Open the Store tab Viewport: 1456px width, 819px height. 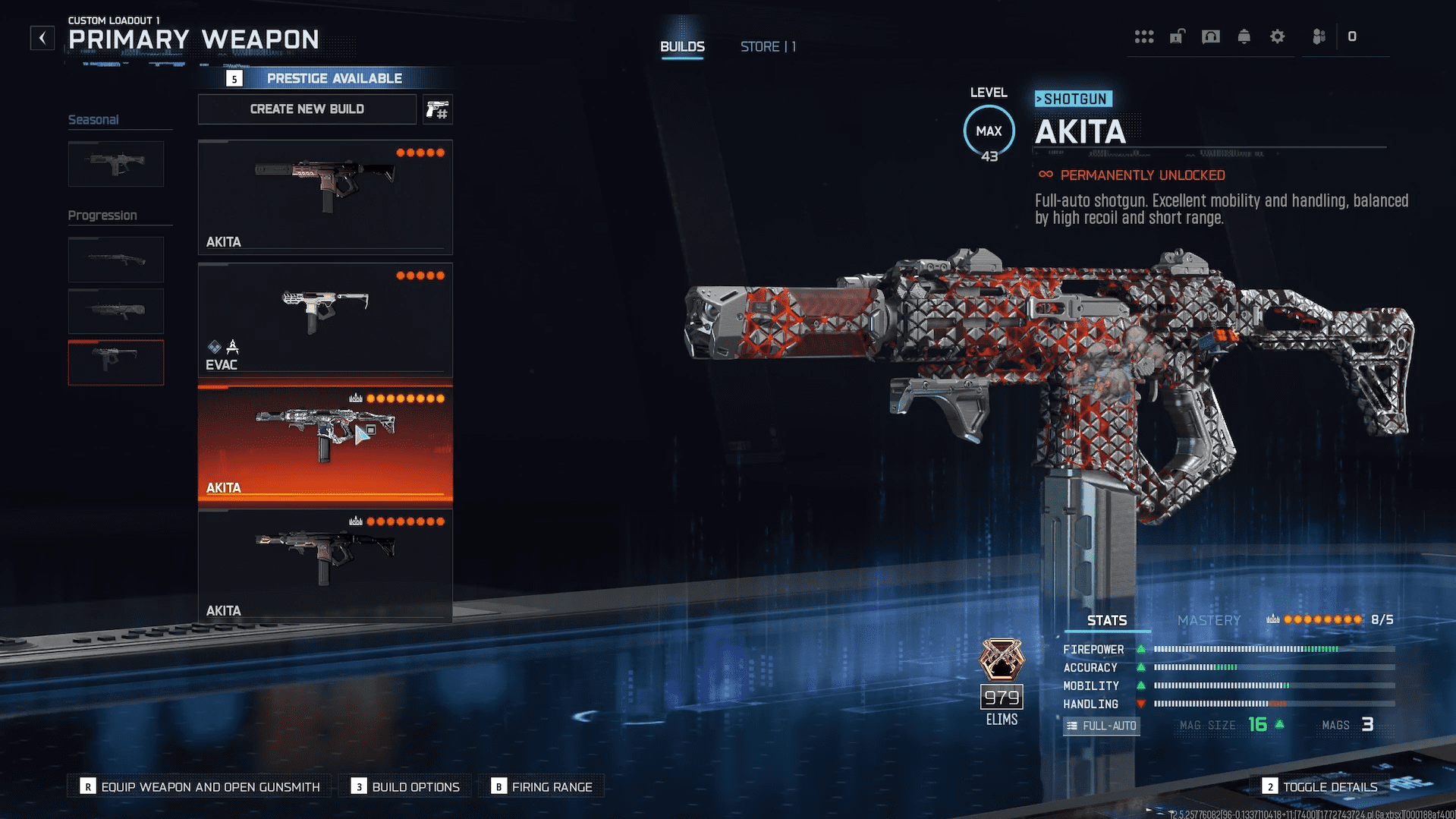click(767, 47)
